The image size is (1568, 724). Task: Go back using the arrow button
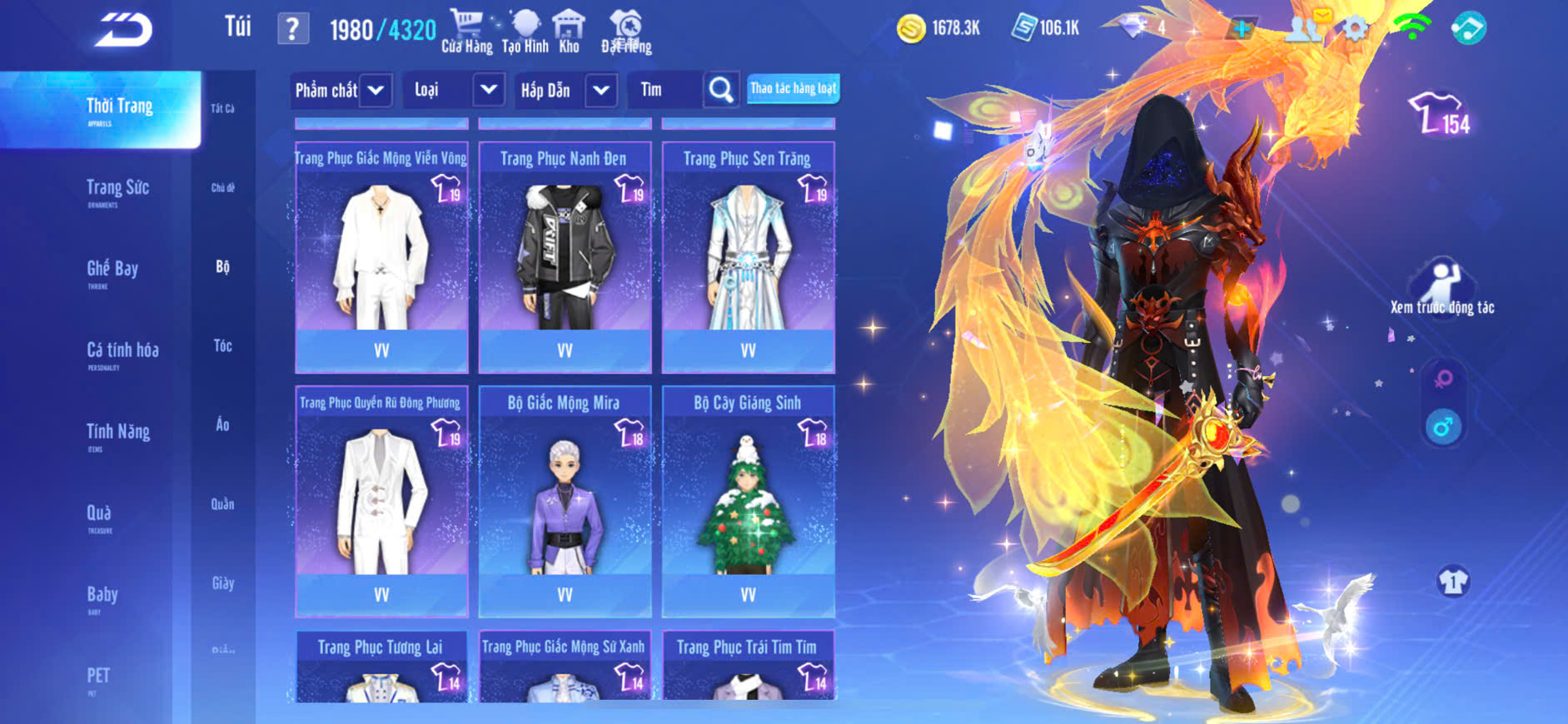click(x=123, y=30)
